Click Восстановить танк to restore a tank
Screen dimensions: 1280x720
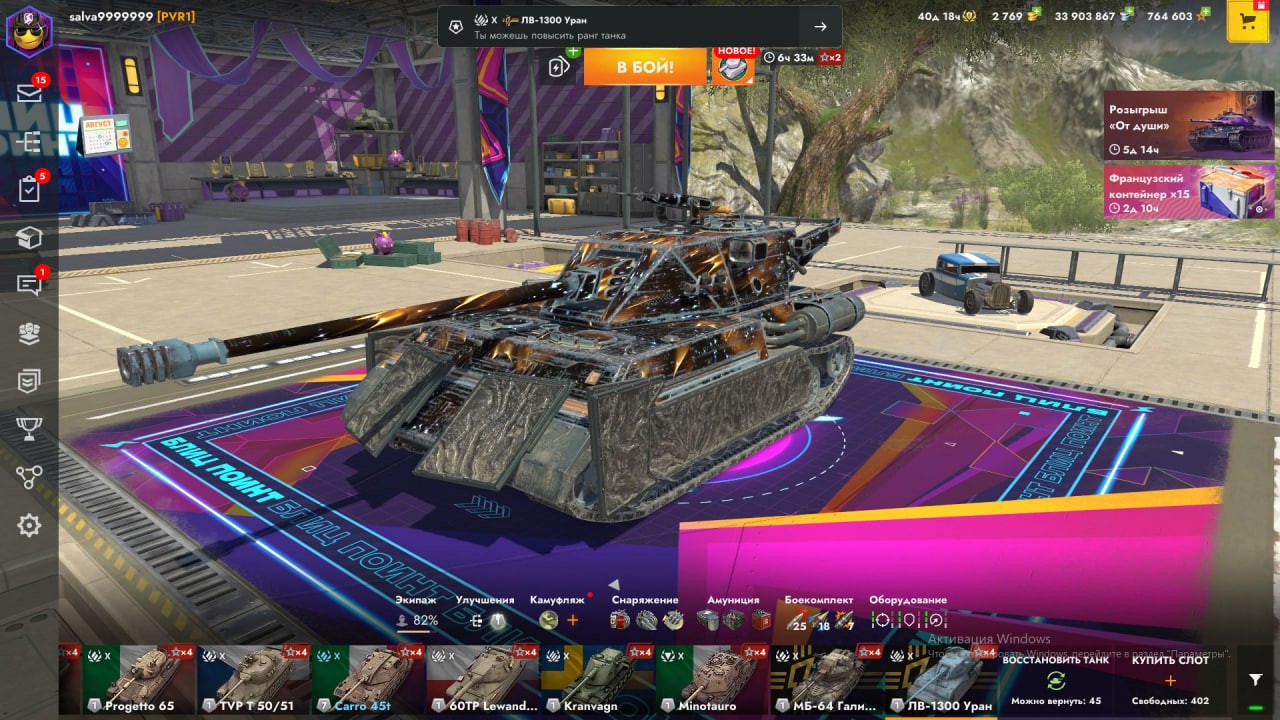[1055, 680]
